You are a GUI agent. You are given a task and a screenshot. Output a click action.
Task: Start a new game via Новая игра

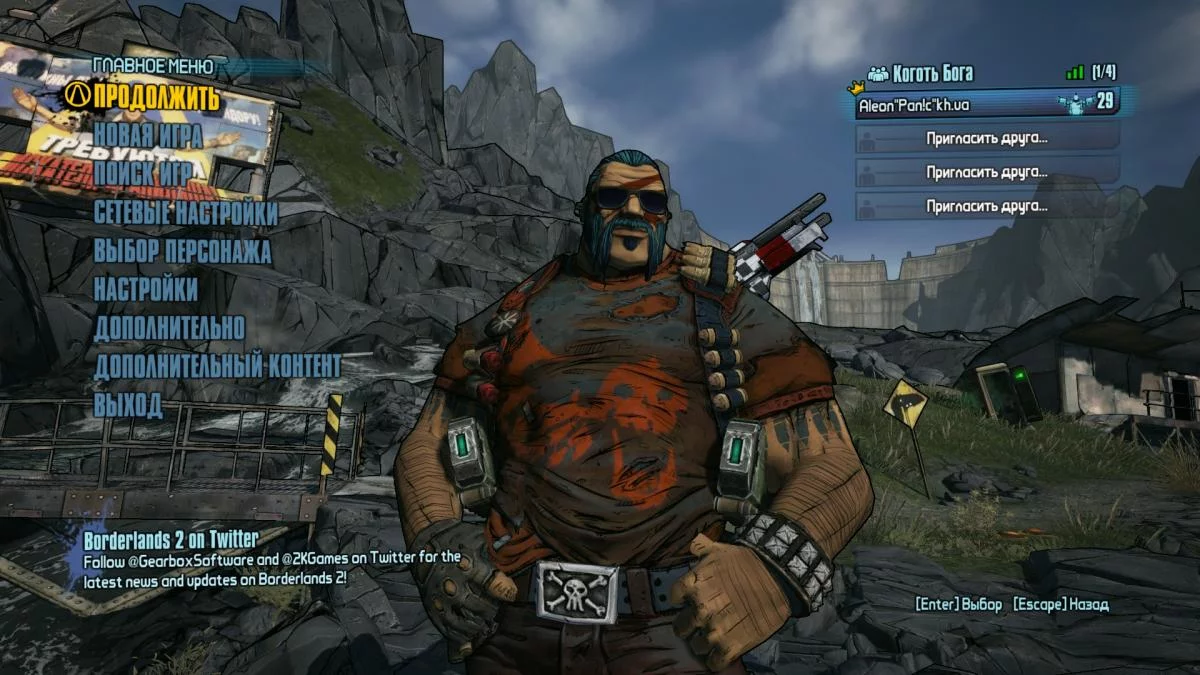(148, 136)
